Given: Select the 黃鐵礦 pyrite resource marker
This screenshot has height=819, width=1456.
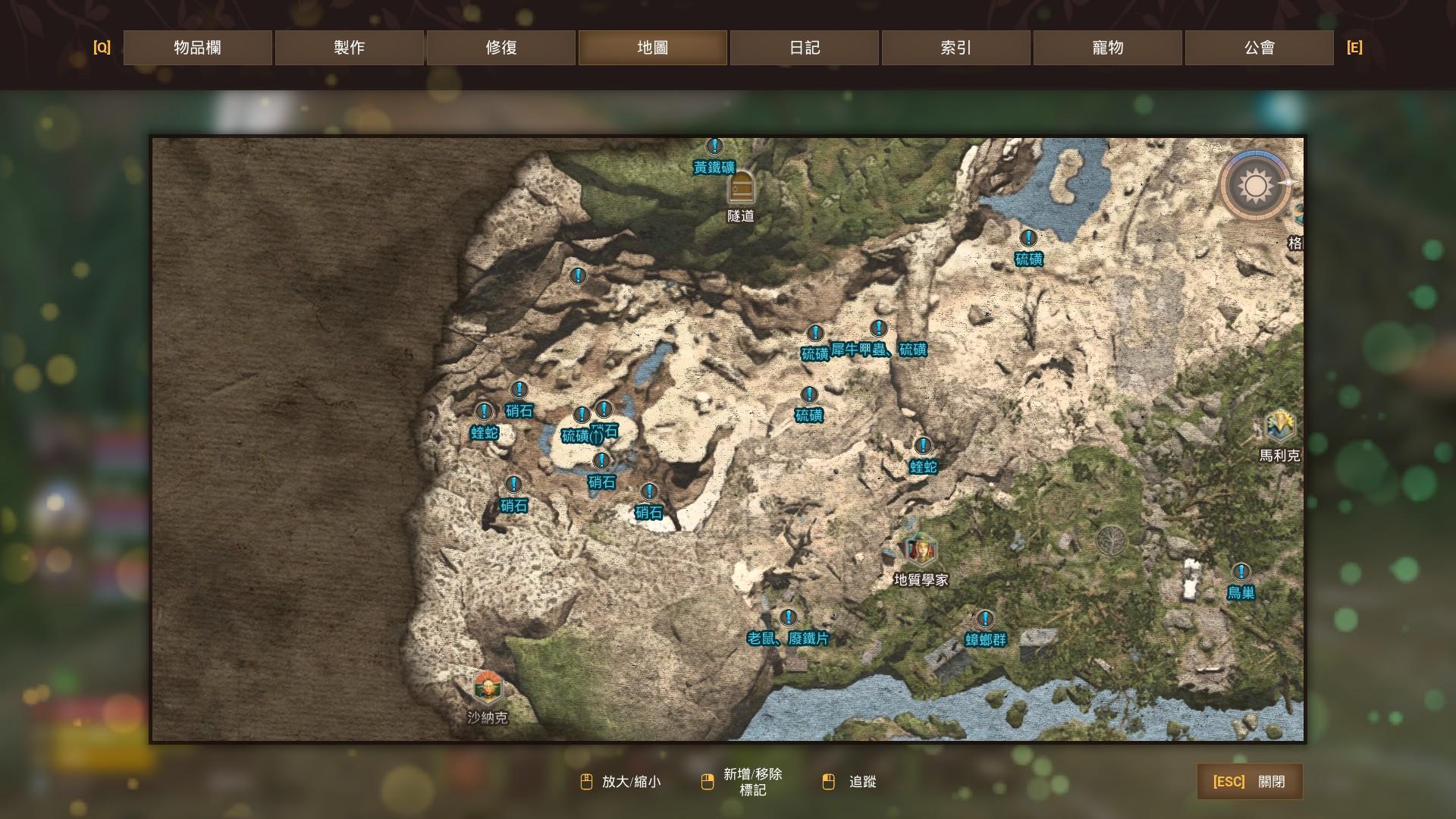Looking at the screenshot, I should 714,146.
